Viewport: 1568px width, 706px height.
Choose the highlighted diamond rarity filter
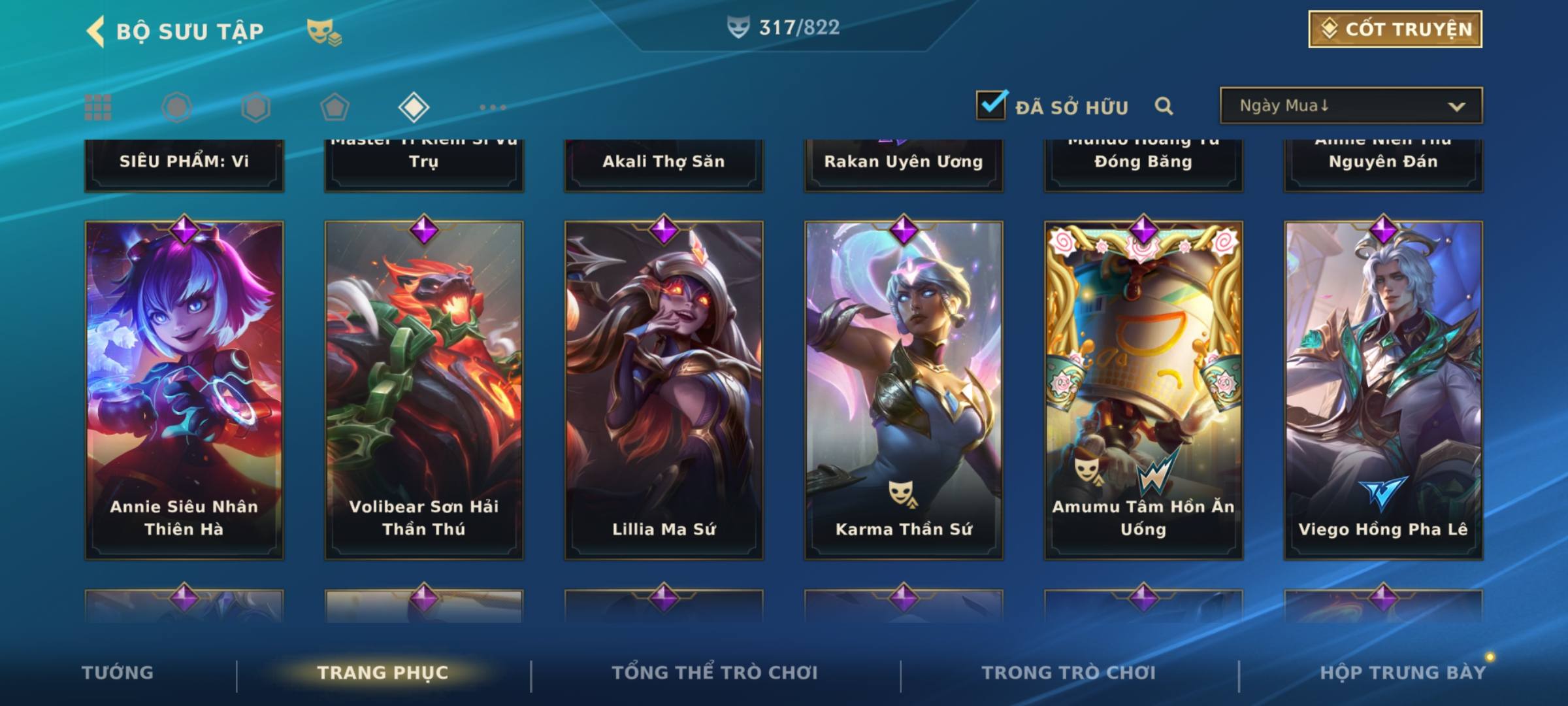pyautogui.click(x=414, y=107)
